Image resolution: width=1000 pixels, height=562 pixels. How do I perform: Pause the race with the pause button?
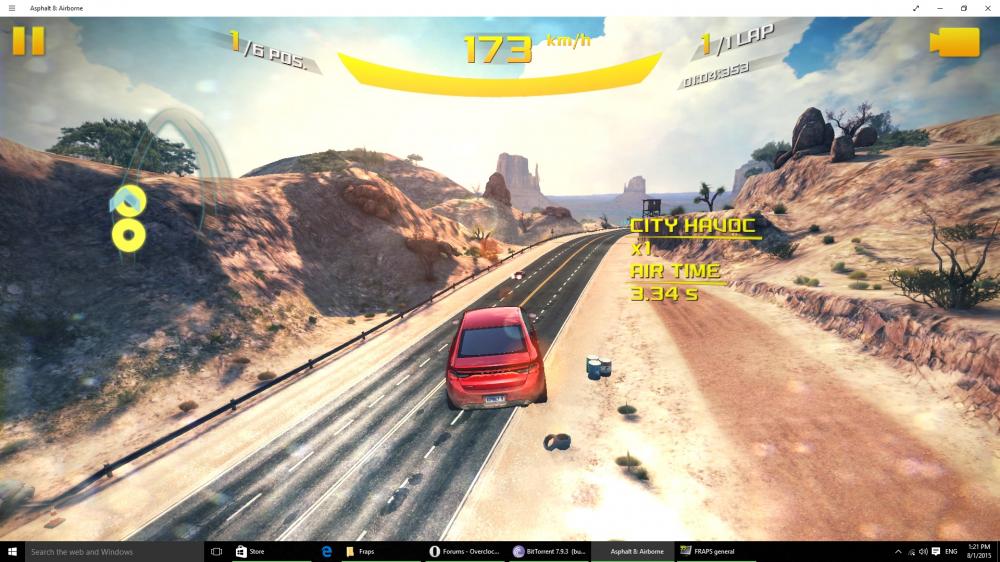[x=29, y=40]
